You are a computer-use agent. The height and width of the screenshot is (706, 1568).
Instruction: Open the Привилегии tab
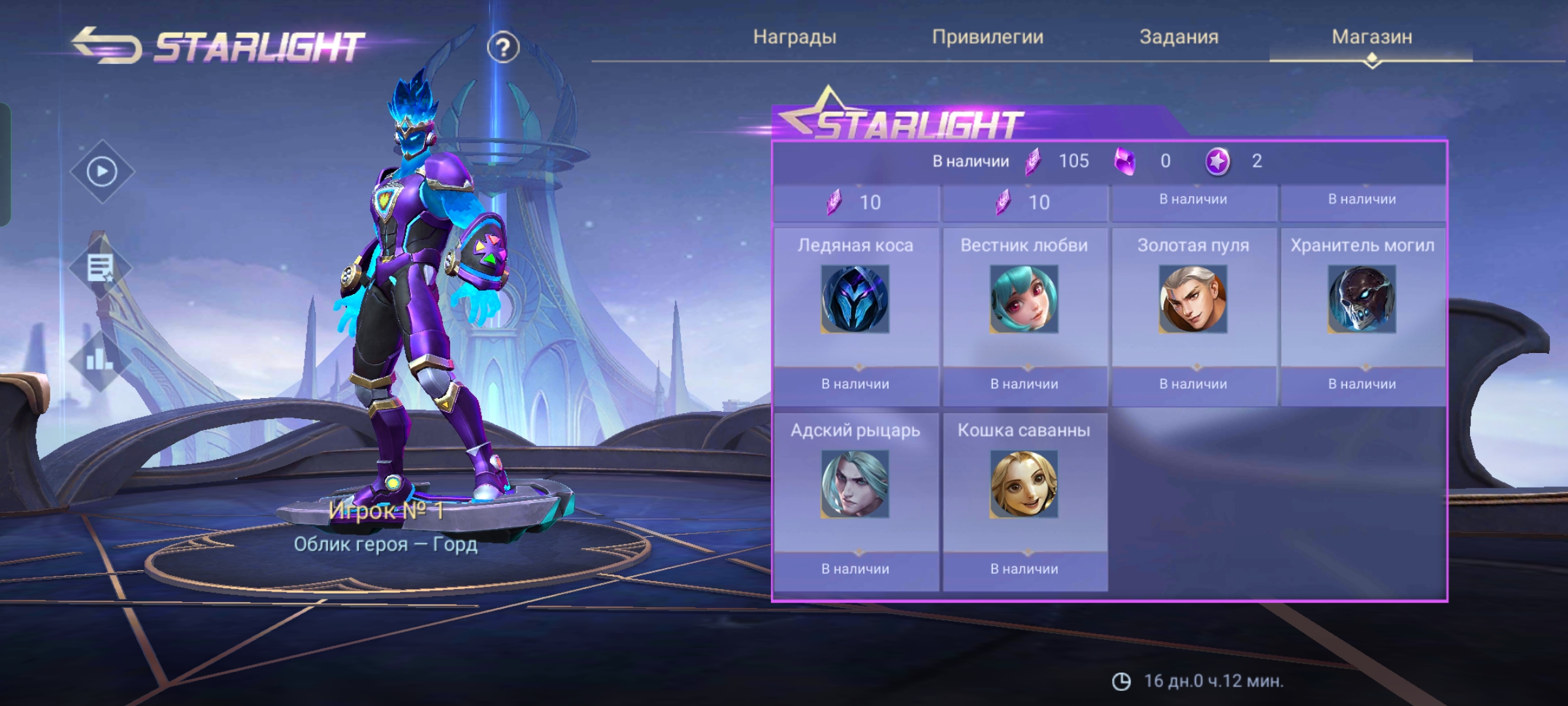coord(987,37)
